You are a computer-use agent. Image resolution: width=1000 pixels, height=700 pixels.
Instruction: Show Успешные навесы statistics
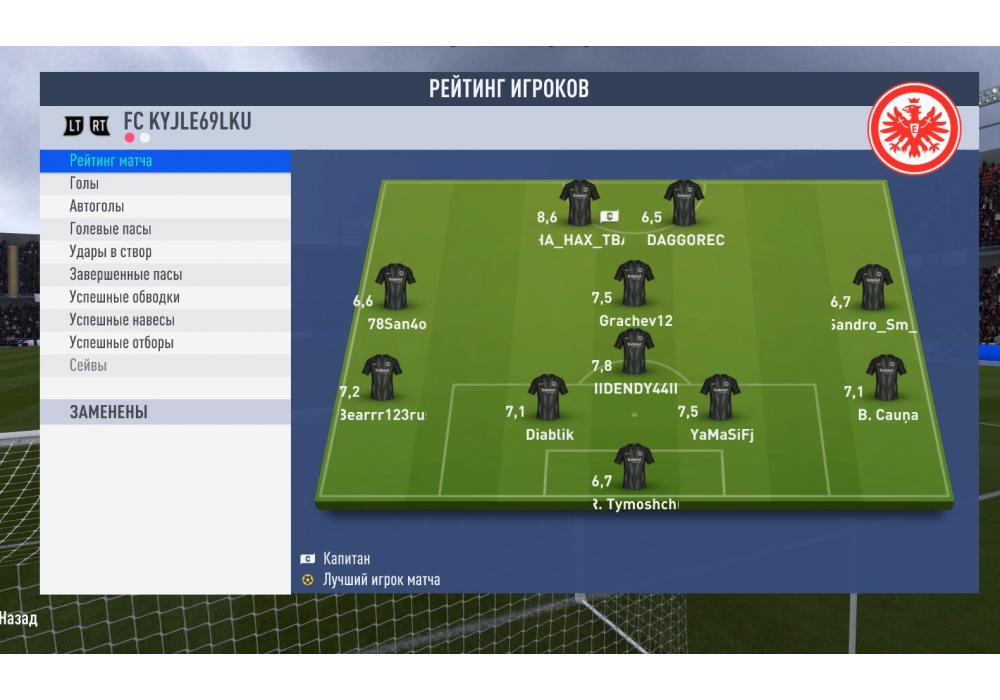point(121,320)
